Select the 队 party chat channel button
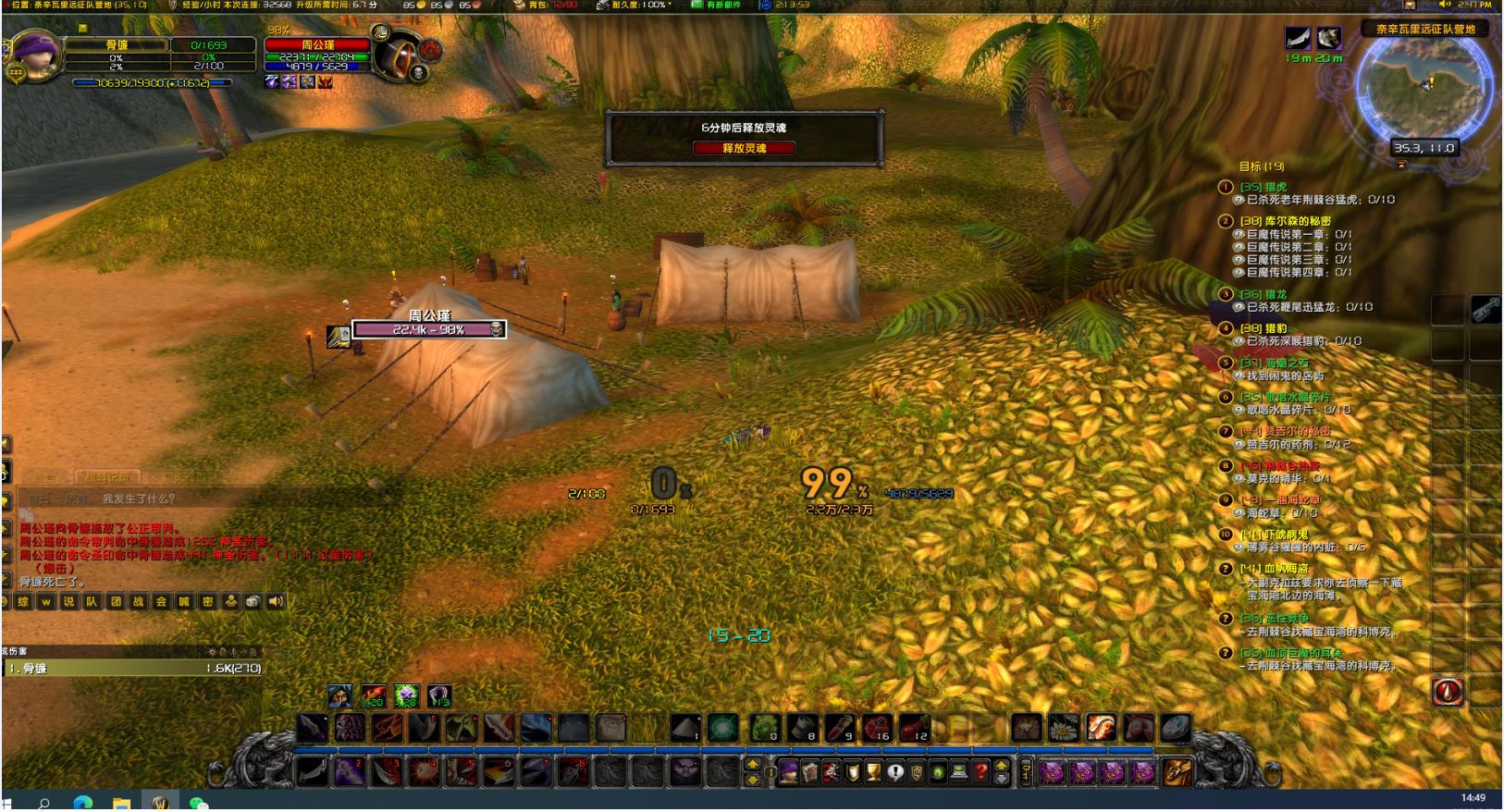 [x=92, y=601]
